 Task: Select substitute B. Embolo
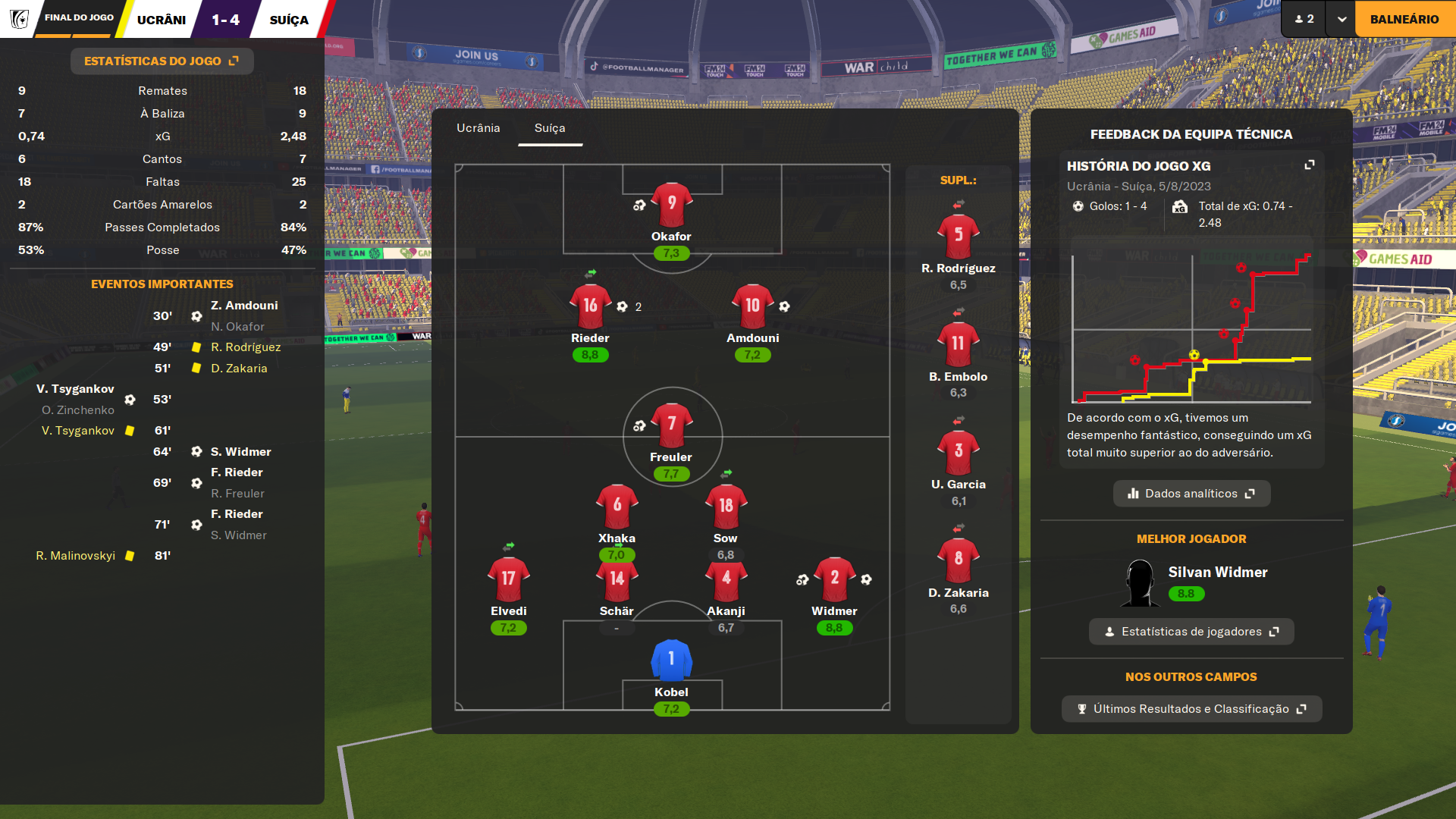coord(958,345)
